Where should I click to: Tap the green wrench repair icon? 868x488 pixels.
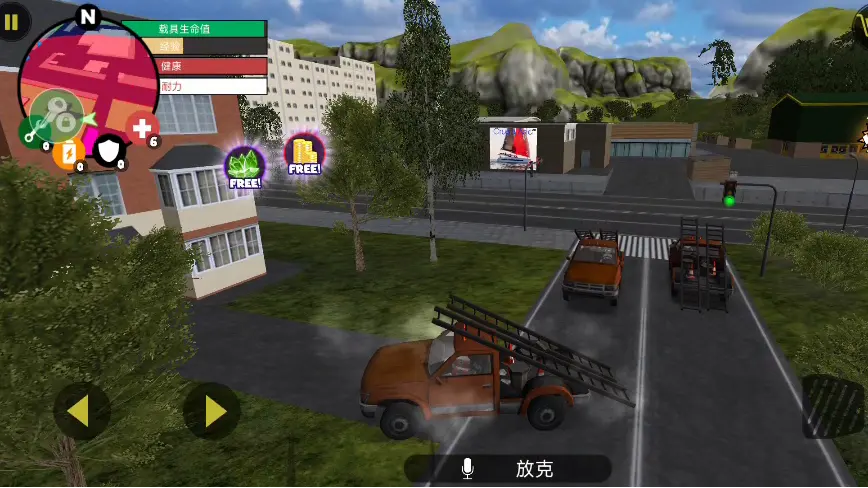coord(33,129)
